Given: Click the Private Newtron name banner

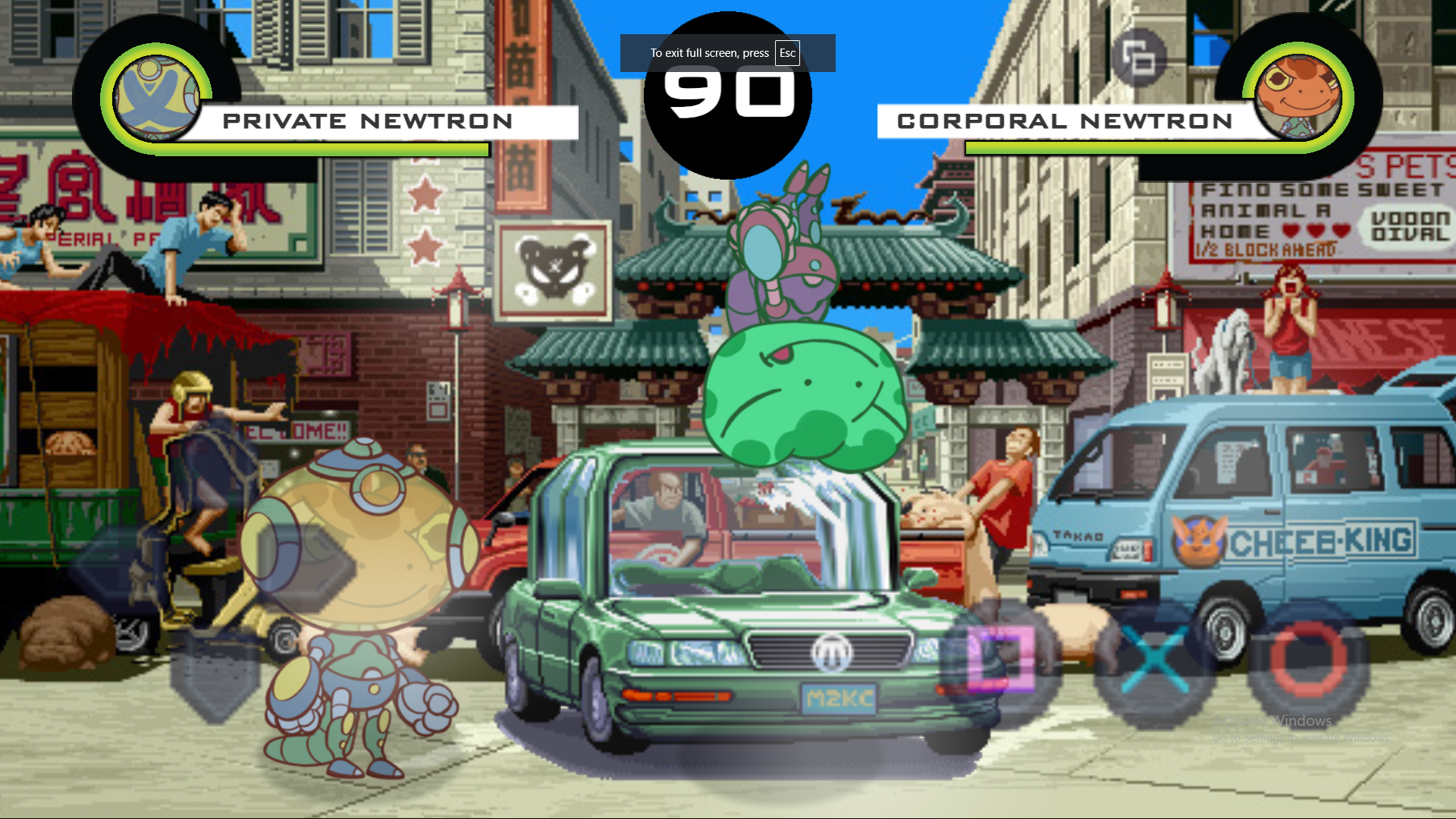Looking at the screenshot, I should (x=368, y=121).
